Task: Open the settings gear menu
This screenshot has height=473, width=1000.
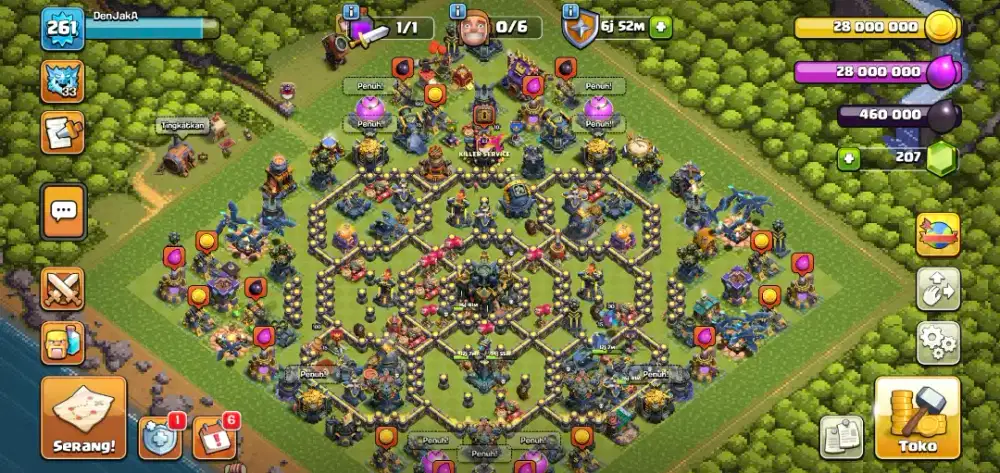Action: pyautogui.click(x=938, y=343)
